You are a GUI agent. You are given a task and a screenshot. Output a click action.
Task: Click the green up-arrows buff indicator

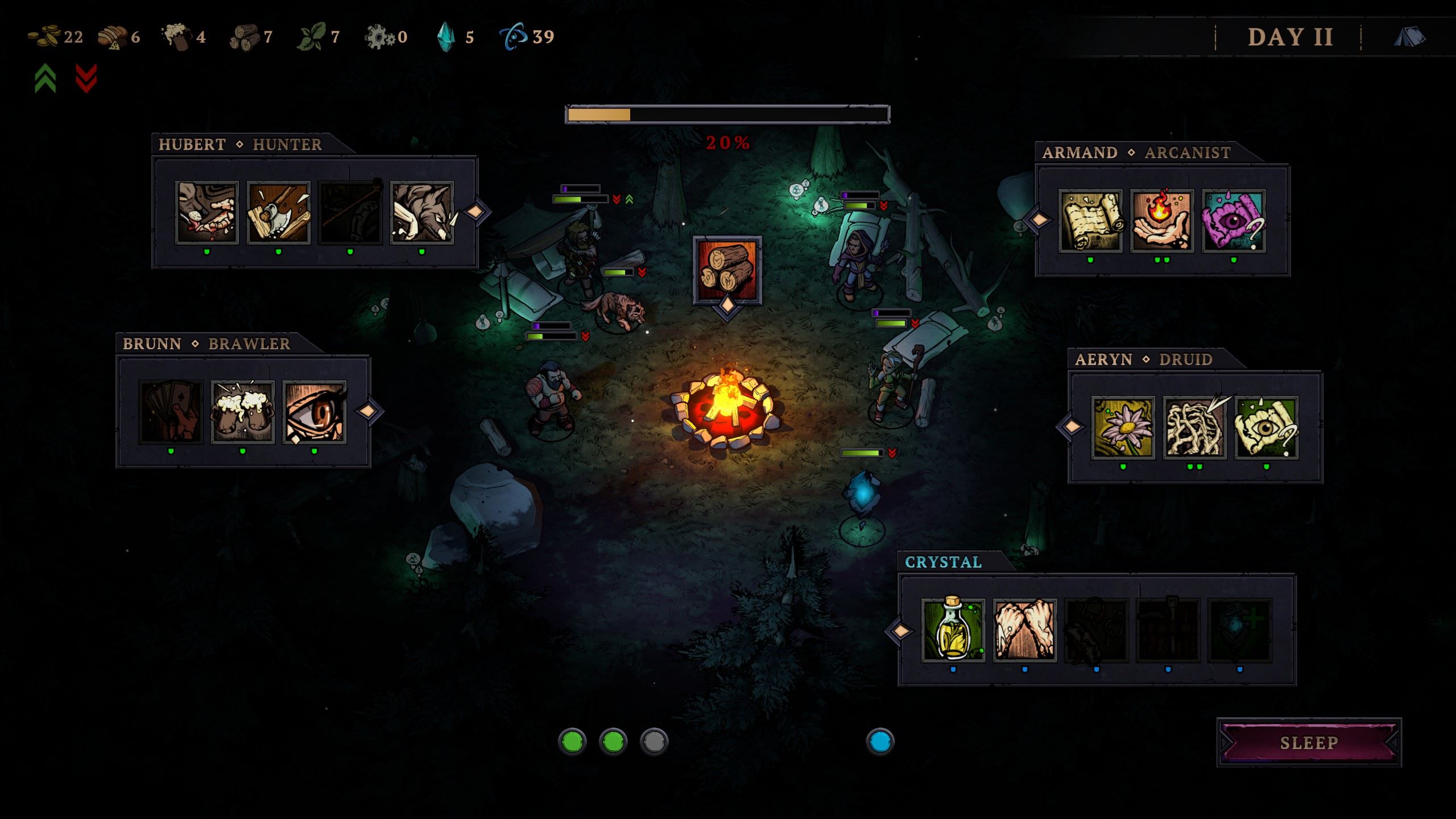coord(45,78)
